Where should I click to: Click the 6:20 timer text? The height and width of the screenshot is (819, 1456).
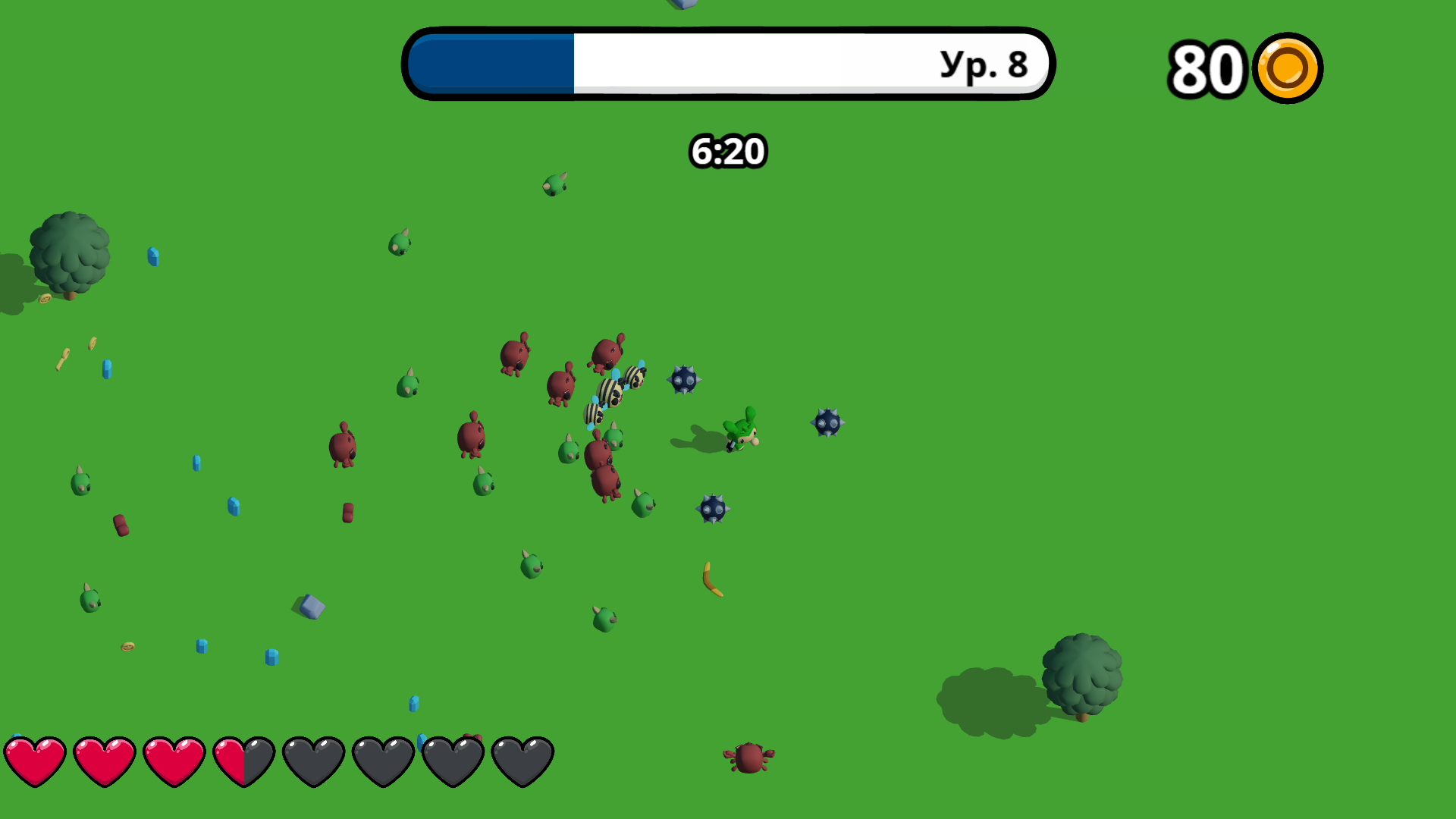(x=726, y=150)
